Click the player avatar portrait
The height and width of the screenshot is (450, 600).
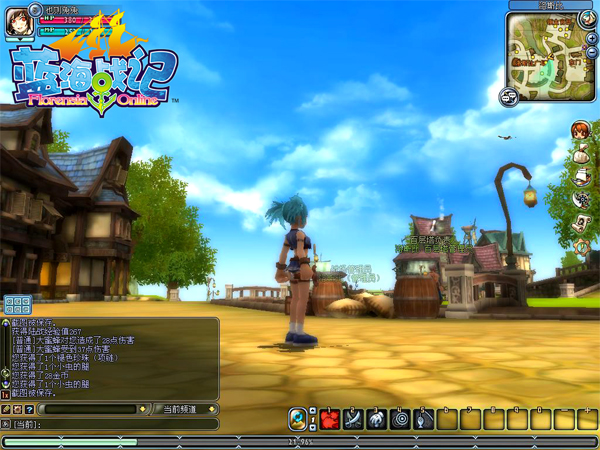click(x=19, y=22)
